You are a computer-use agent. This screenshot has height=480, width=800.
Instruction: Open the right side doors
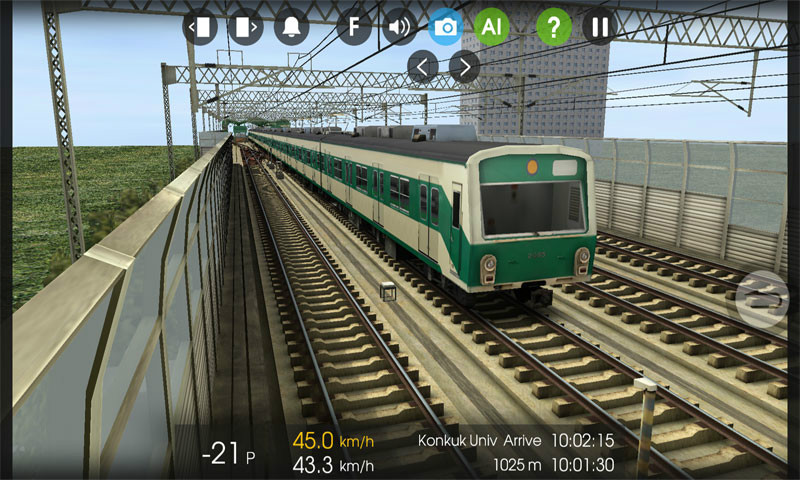(245, 26)
